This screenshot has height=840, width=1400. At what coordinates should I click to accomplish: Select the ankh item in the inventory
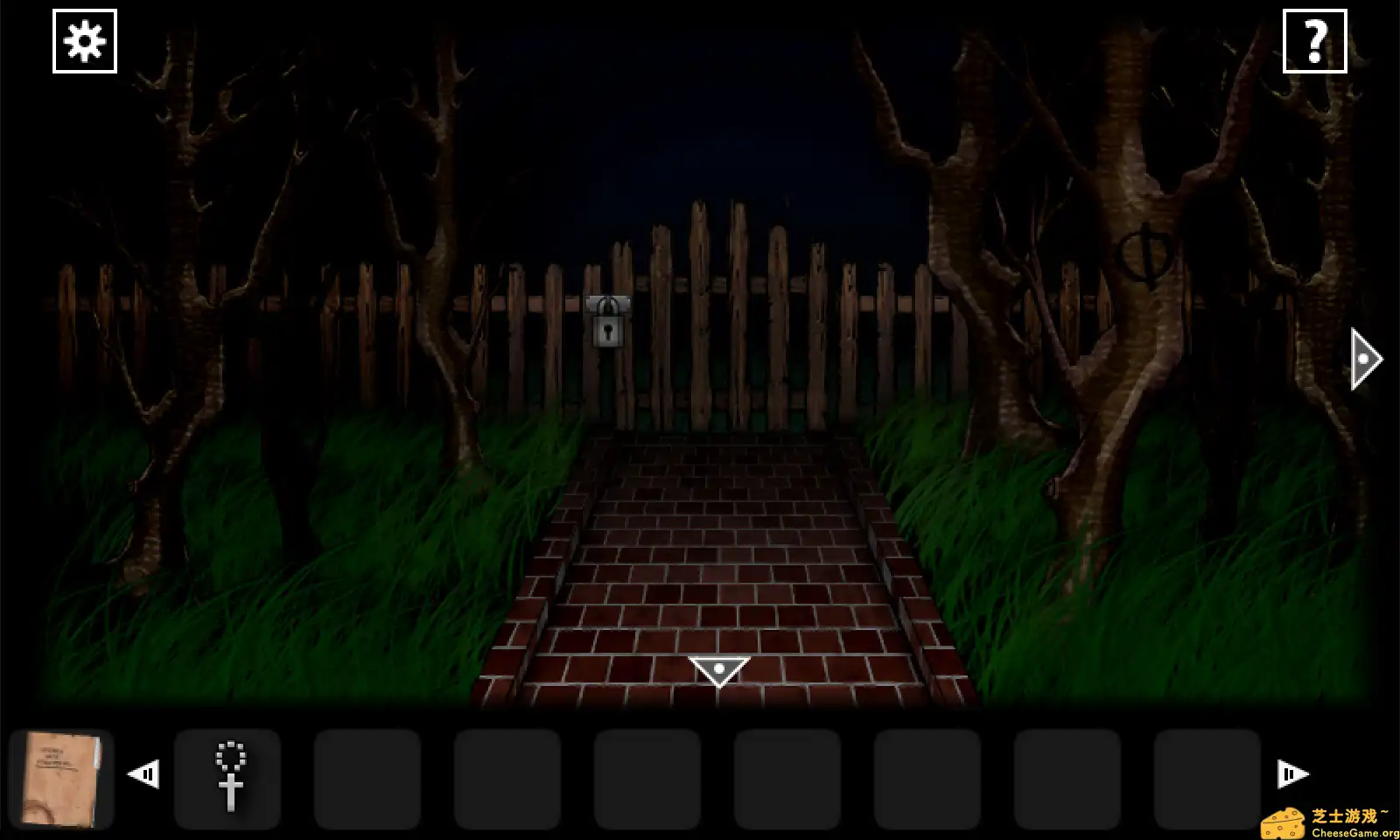pyautogui.click(x=229, y=777)
